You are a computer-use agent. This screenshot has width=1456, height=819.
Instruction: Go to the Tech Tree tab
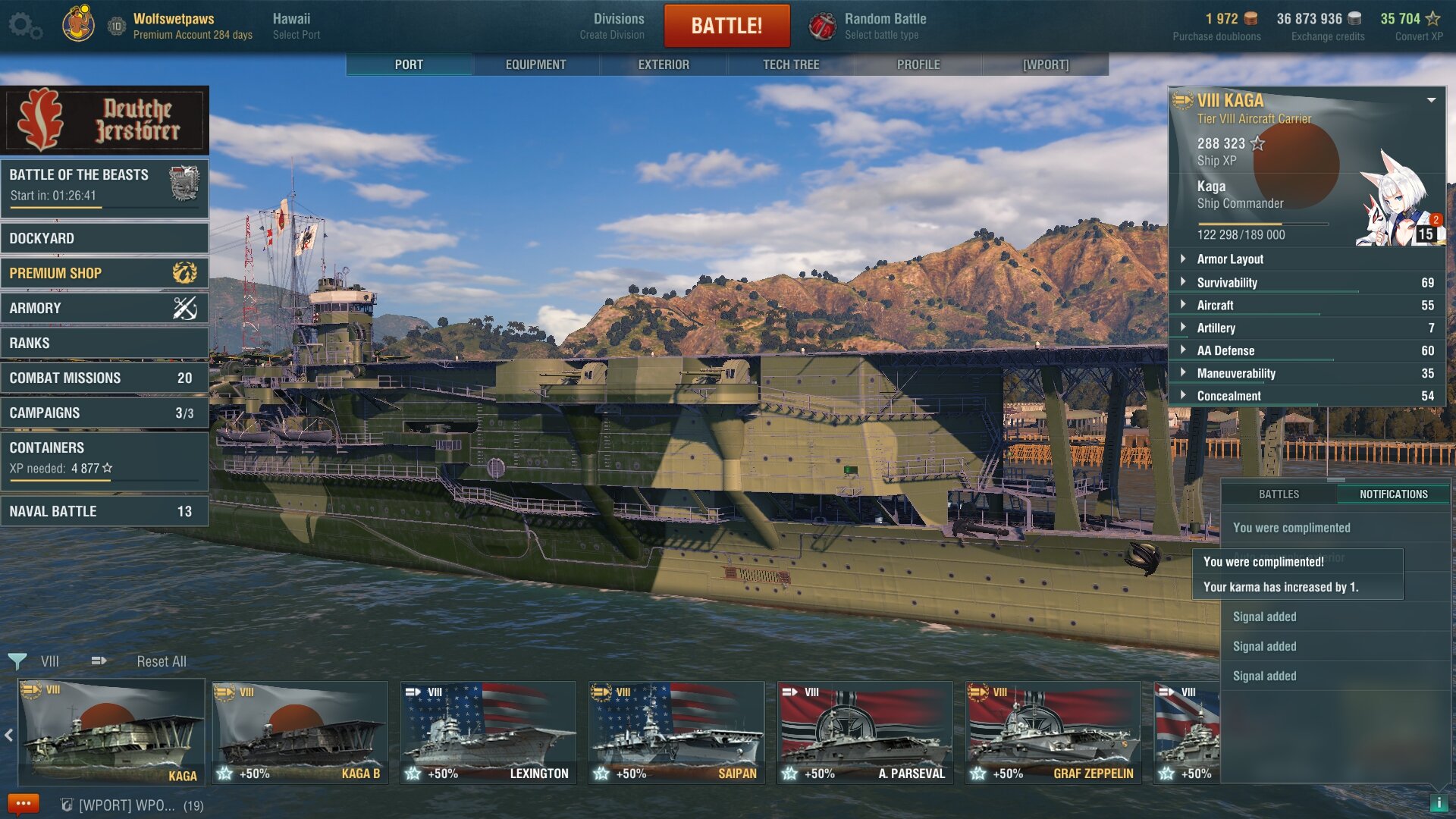pyautogui.click(x=791, y=64)
